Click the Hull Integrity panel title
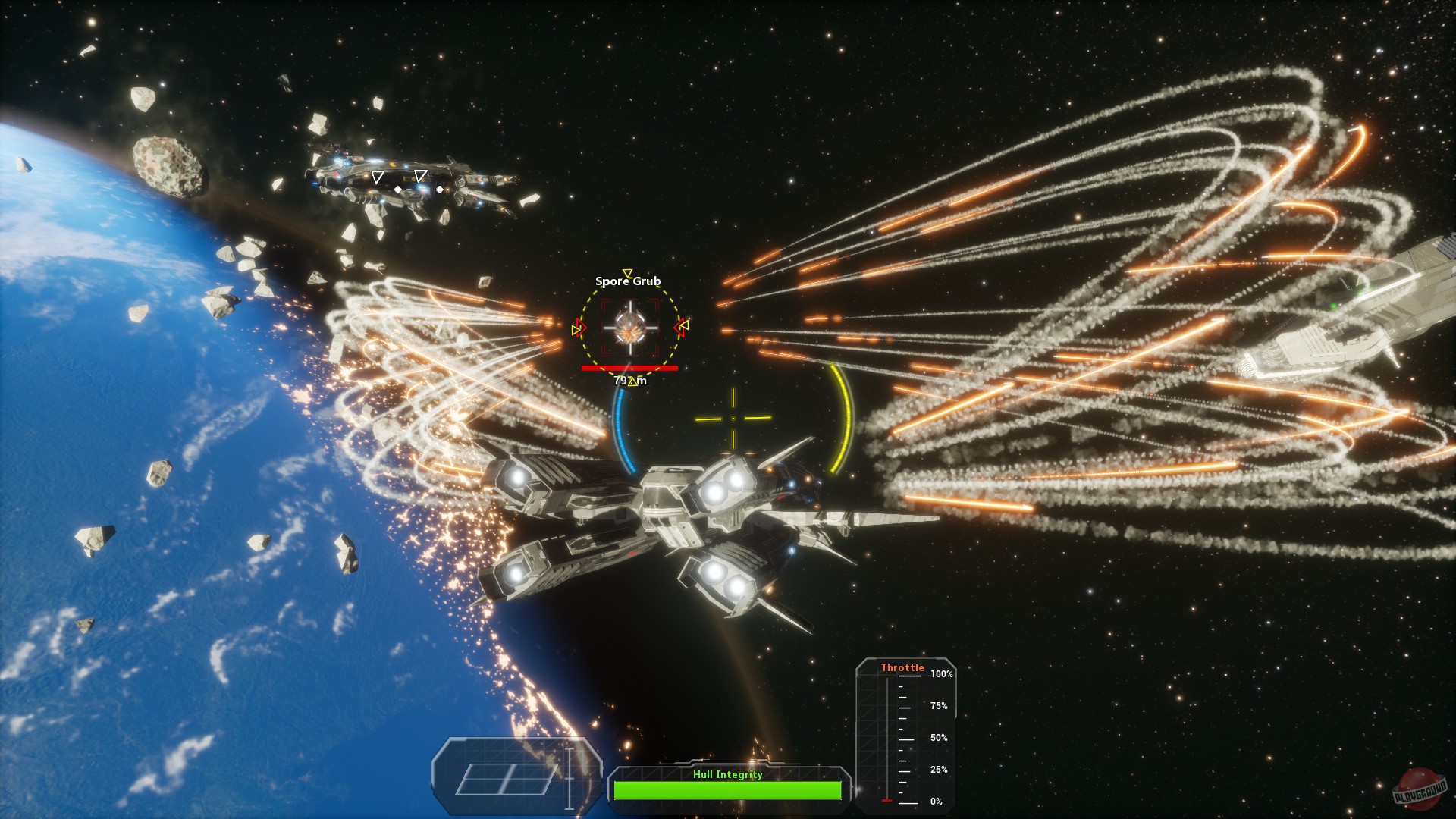The width and height of the screenshot is (1456, 819). point(728,775)
